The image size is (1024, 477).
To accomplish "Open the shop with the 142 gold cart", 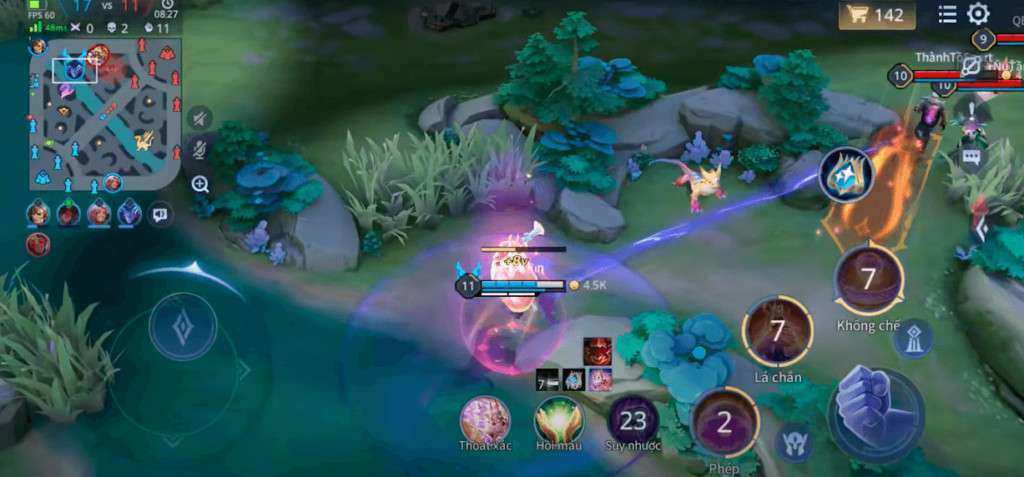I will (877, 15).
